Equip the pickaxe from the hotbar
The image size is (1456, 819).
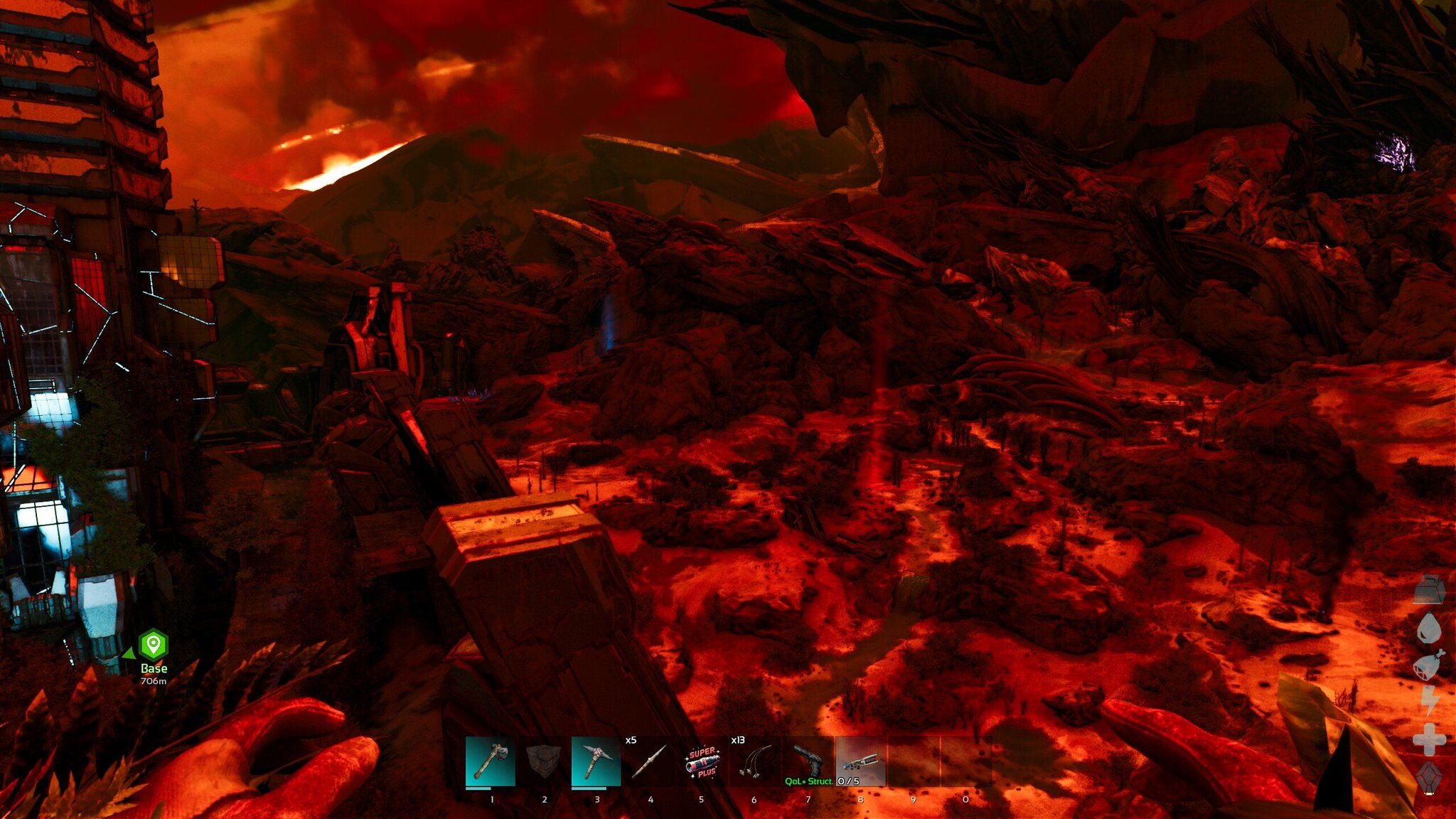tap(596, 761)
